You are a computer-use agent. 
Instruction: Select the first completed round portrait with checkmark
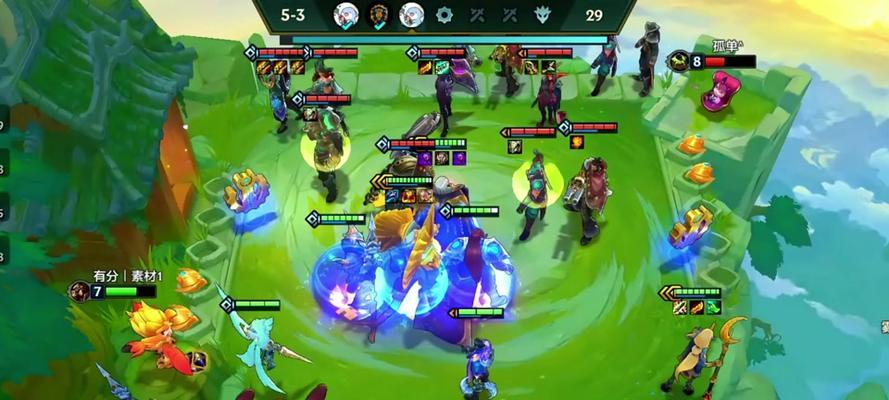[346, 15]
